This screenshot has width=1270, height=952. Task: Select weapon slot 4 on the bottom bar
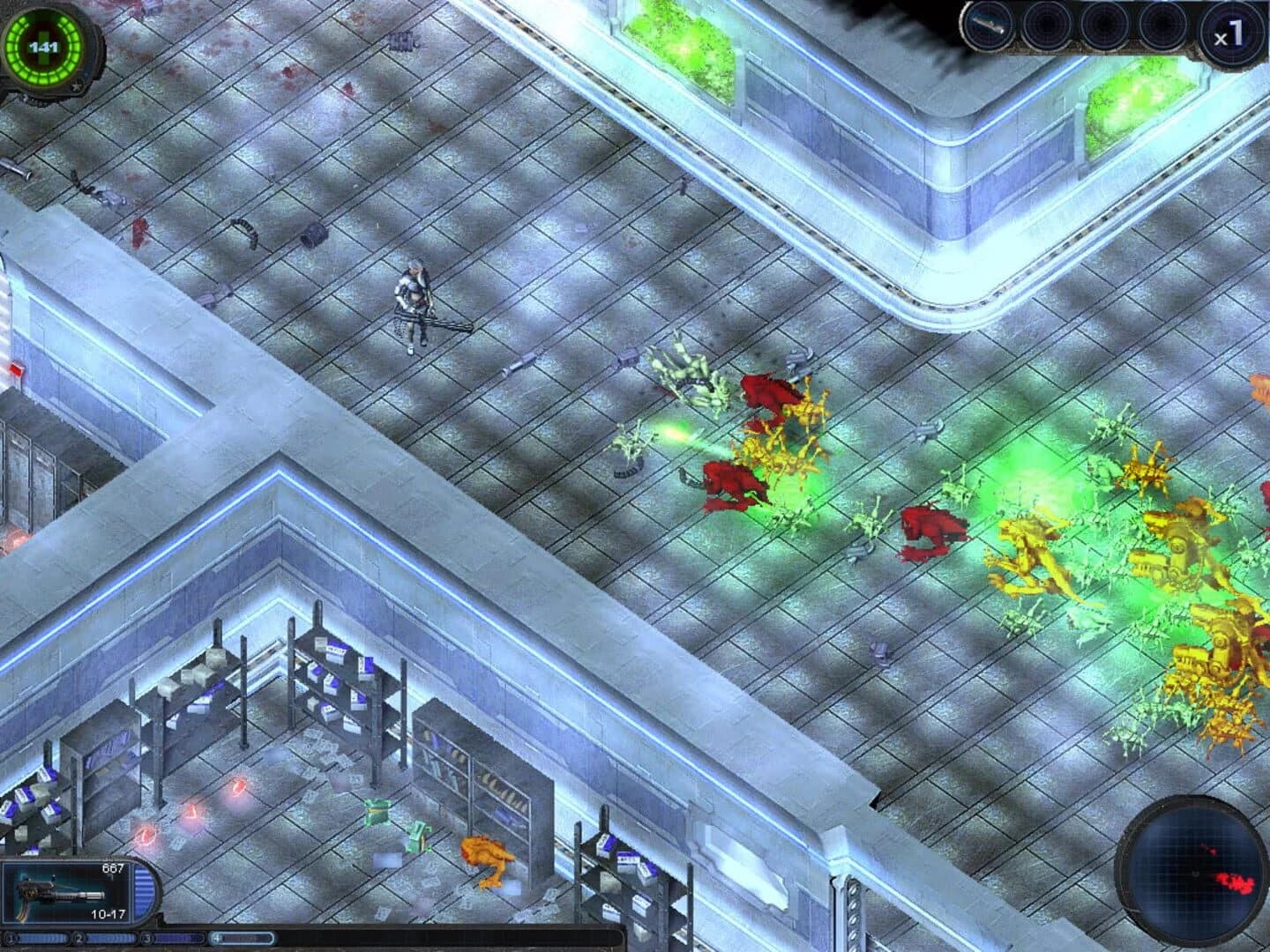218,937
